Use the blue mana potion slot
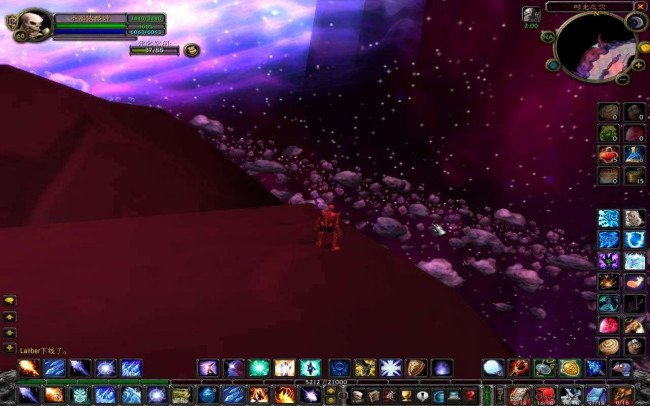The width and height of the screenshot is (650, 406). coord(634,153)
